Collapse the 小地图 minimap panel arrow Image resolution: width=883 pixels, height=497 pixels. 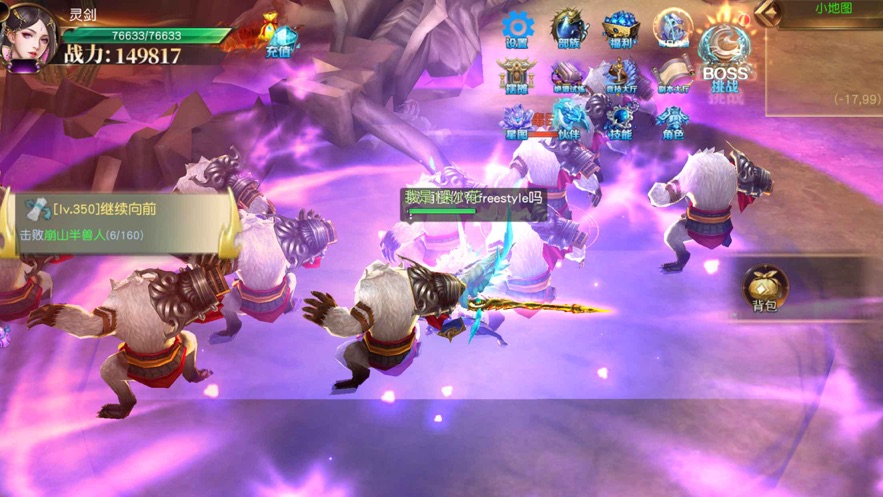pos(768,11)
